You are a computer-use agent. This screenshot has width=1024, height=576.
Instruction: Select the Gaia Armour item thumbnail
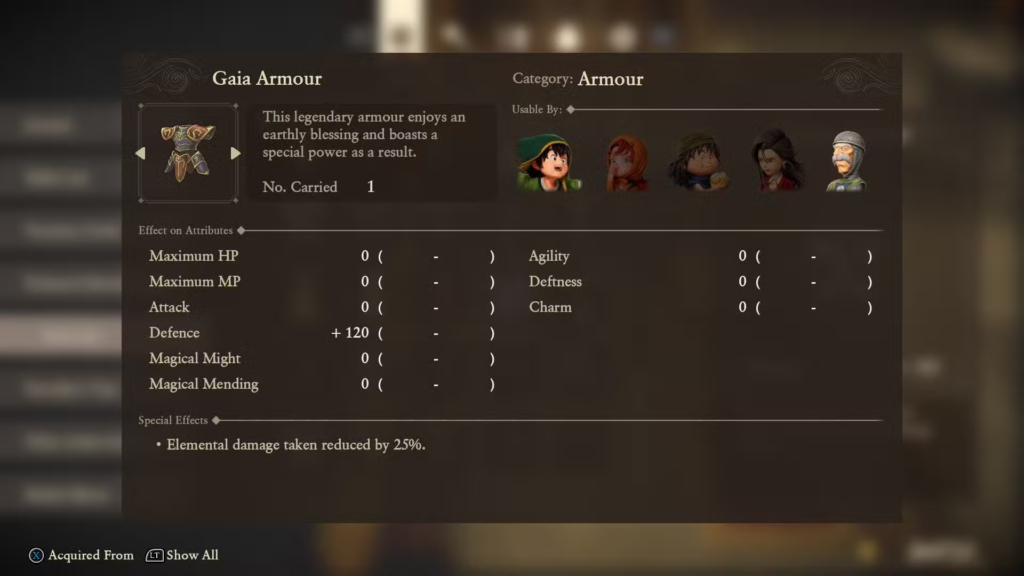188,152
